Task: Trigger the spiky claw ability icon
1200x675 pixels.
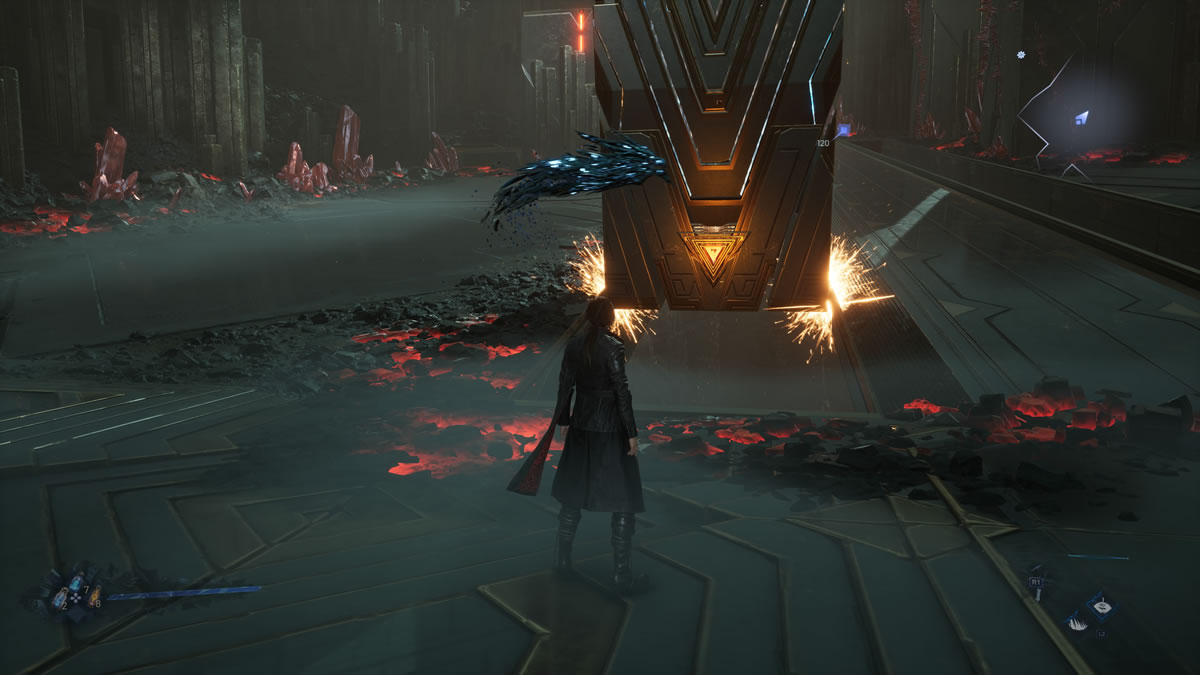Action: [x=1077, y=623]
